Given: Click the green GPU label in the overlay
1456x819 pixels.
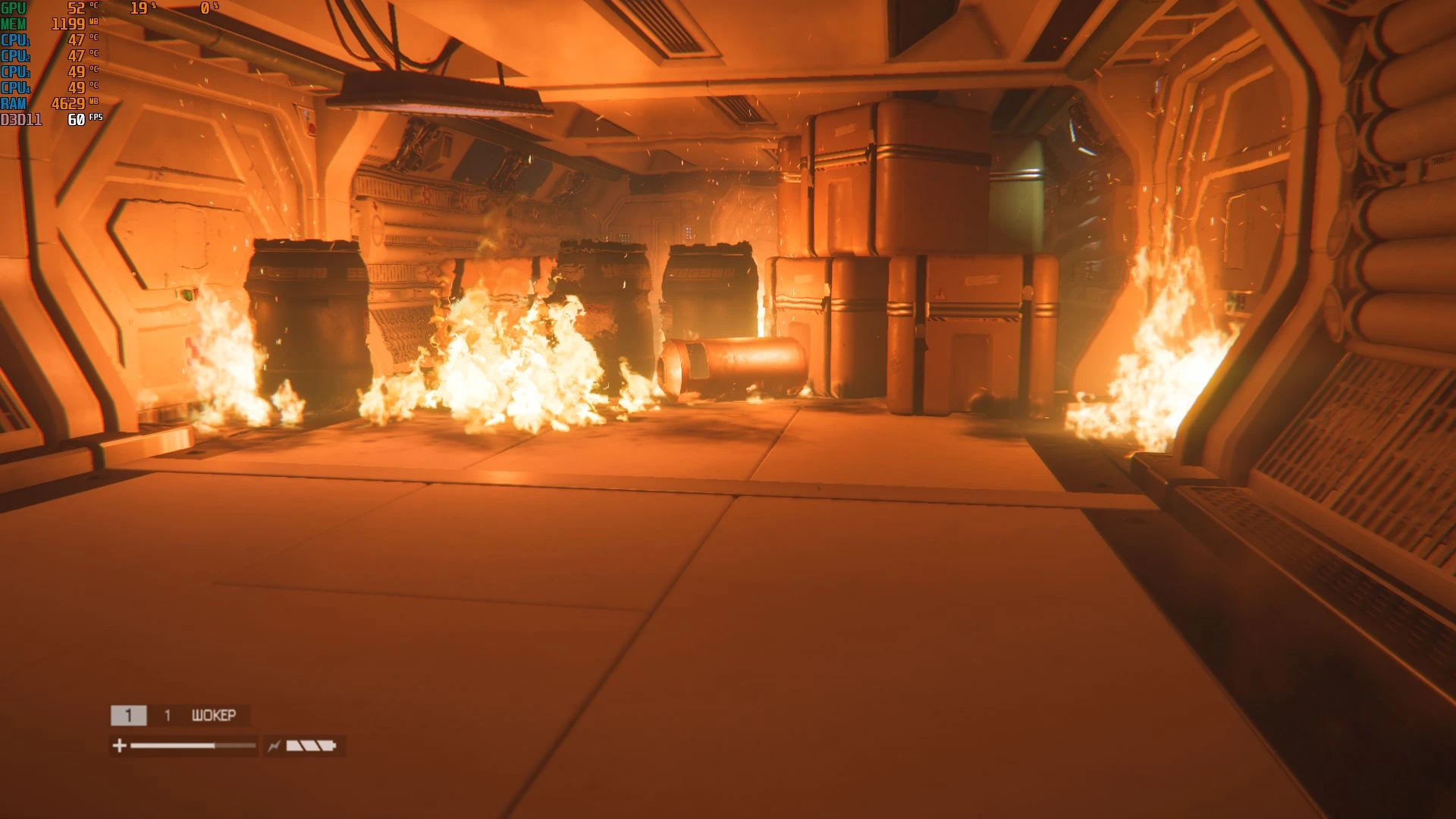Looking at the screenshot, I should coord(13,9).
